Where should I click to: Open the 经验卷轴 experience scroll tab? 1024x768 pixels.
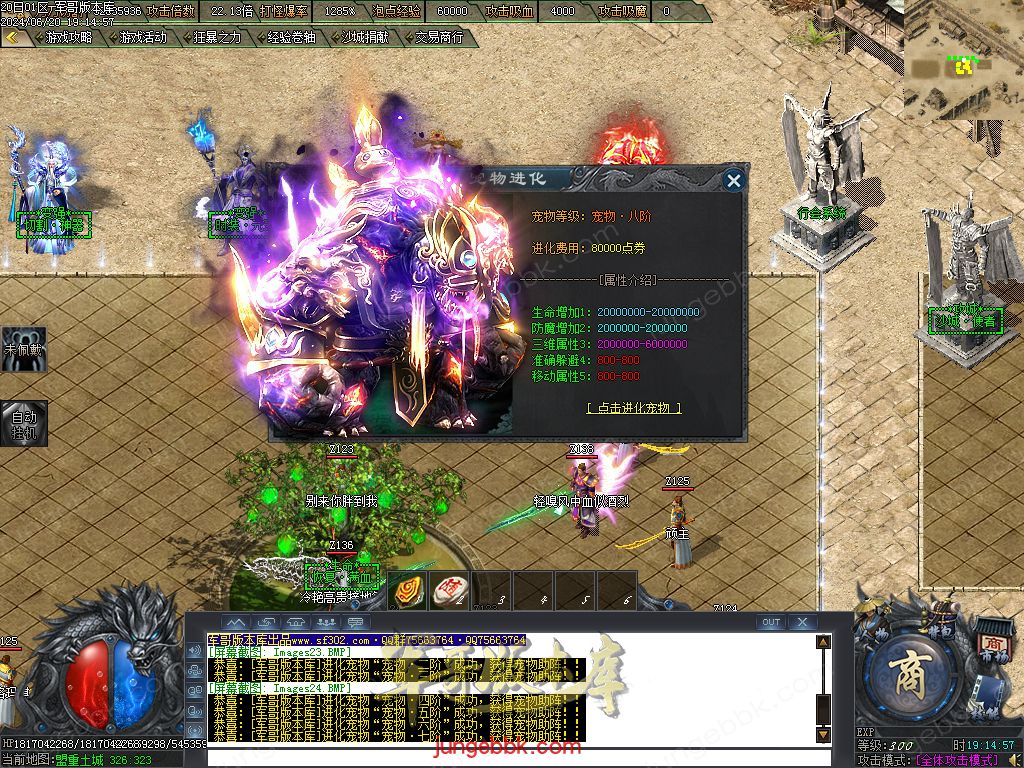click(x=291, y=37)
